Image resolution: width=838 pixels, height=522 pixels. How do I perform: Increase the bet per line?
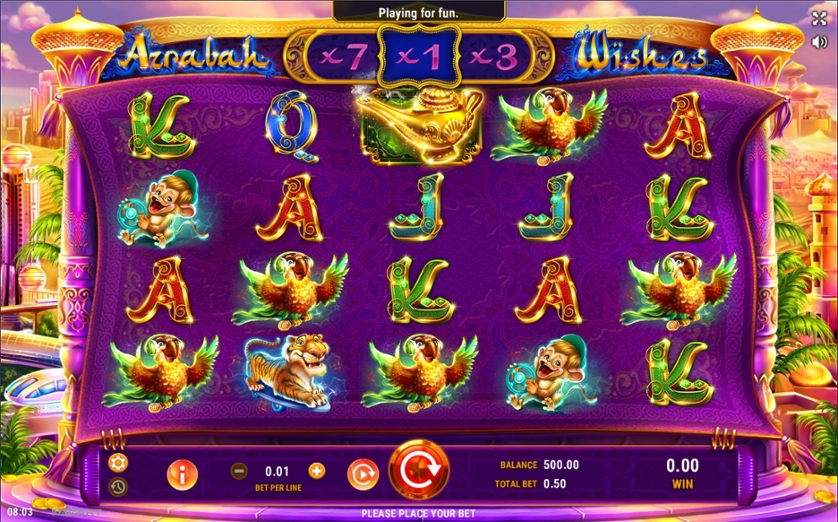coord(317,470)
